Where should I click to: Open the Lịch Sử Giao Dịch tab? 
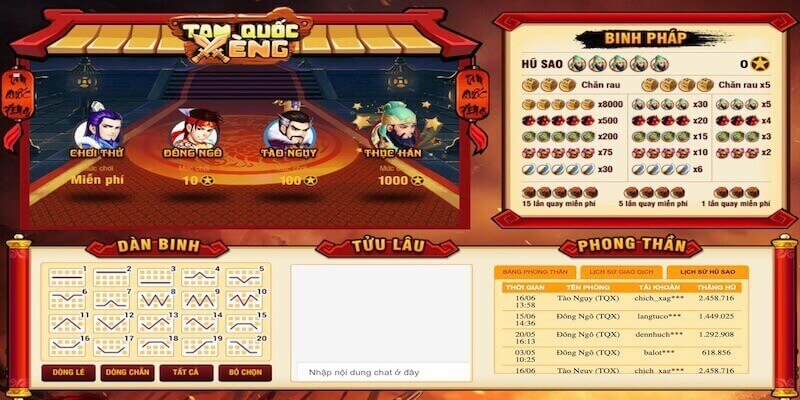coord(620,272)
